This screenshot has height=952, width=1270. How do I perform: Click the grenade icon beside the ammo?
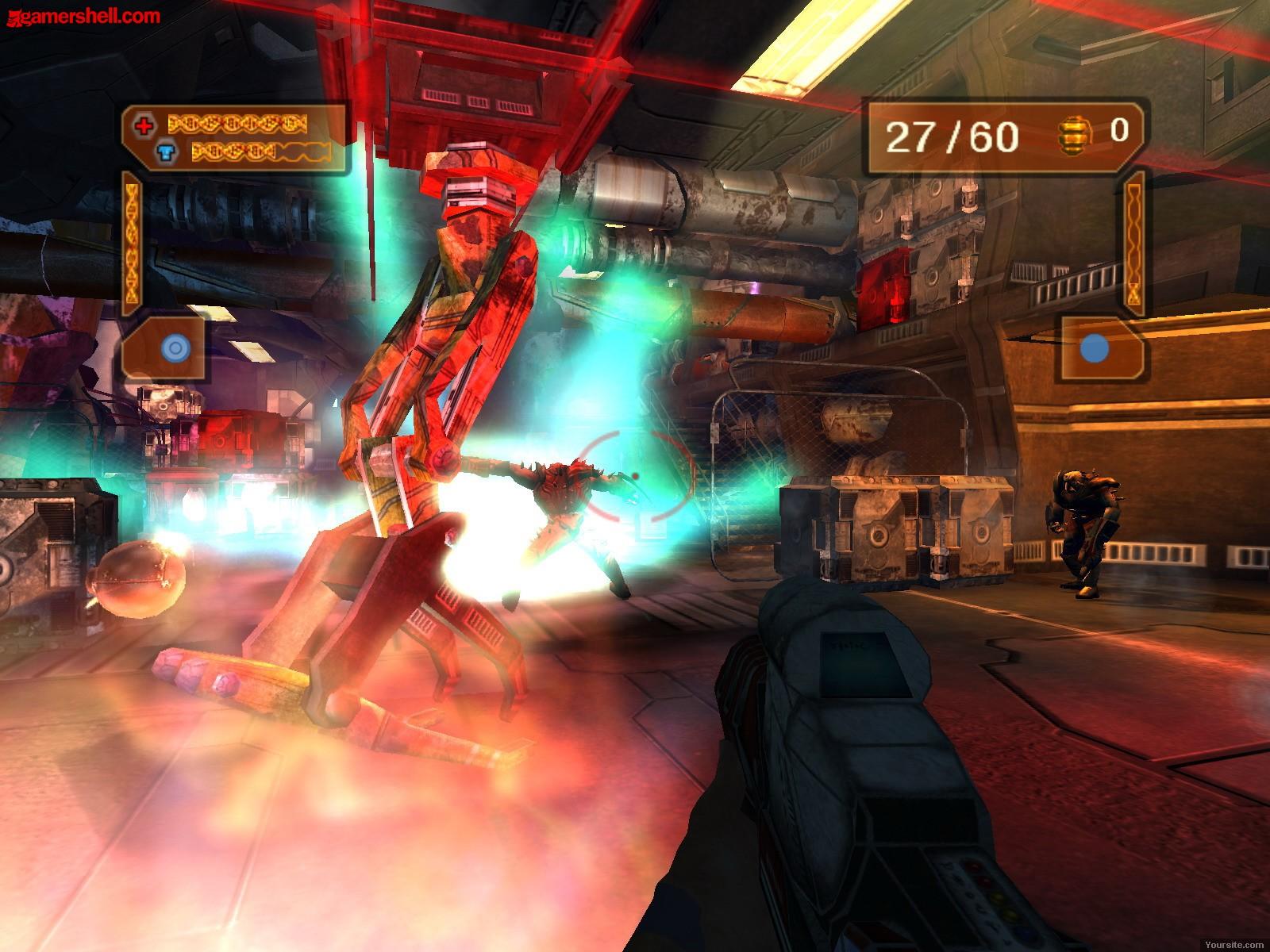pyautogui.click(x=1072, y=135)
